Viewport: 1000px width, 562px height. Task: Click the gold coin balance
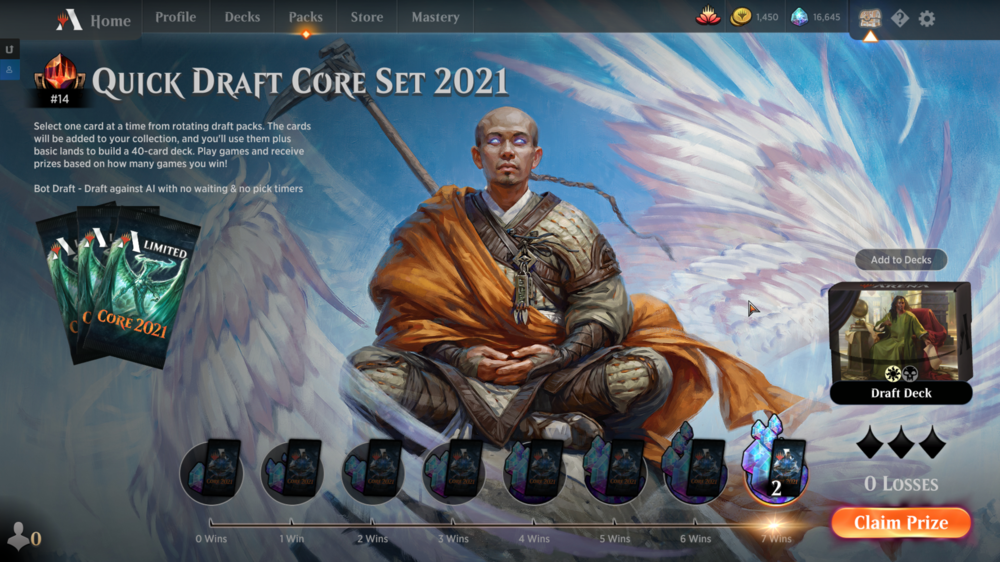[754, 17]
